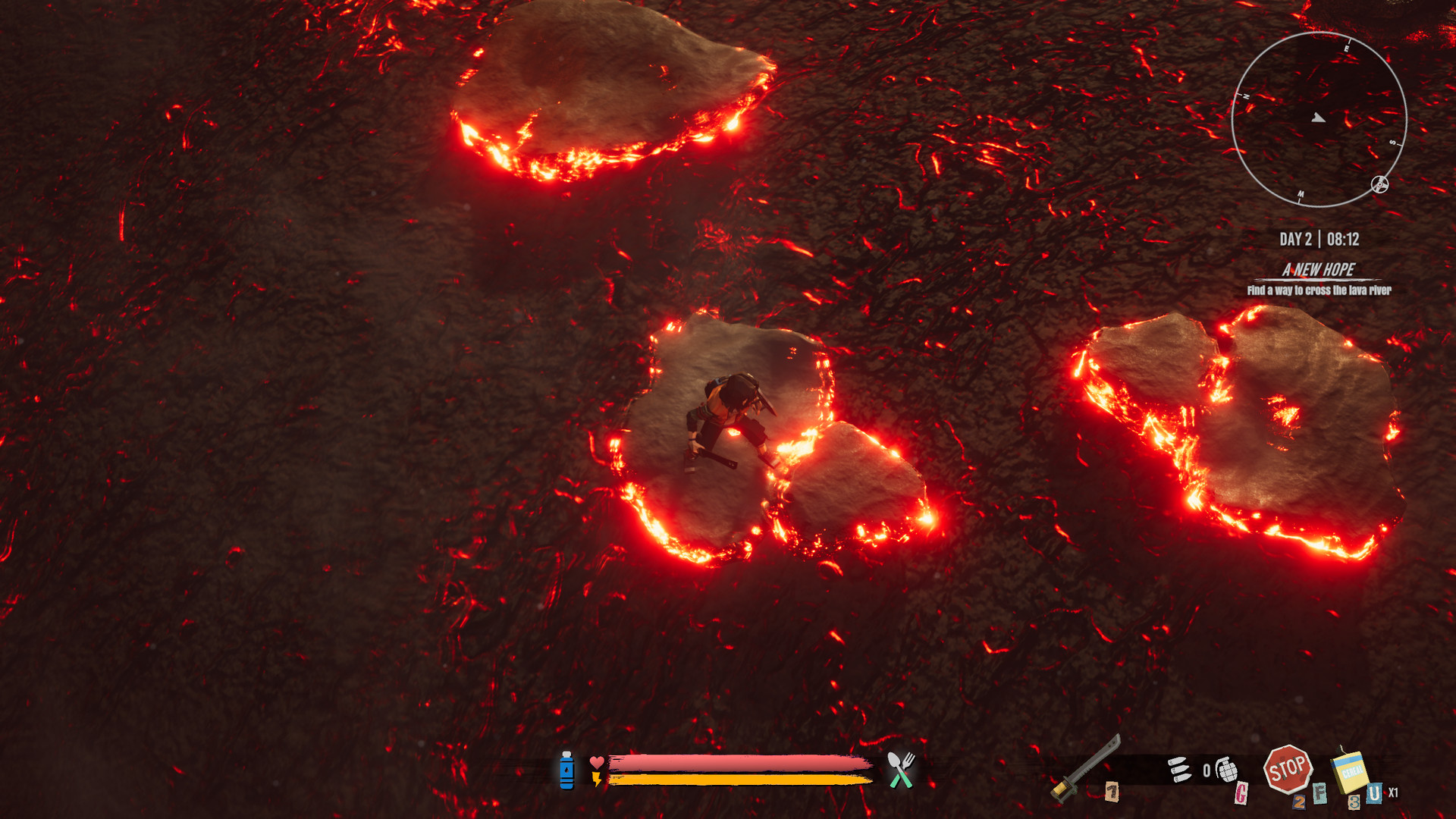Click the grenade icon bound to G
This screenshot has width=1456, height=819.
[x=1228, y=769]
